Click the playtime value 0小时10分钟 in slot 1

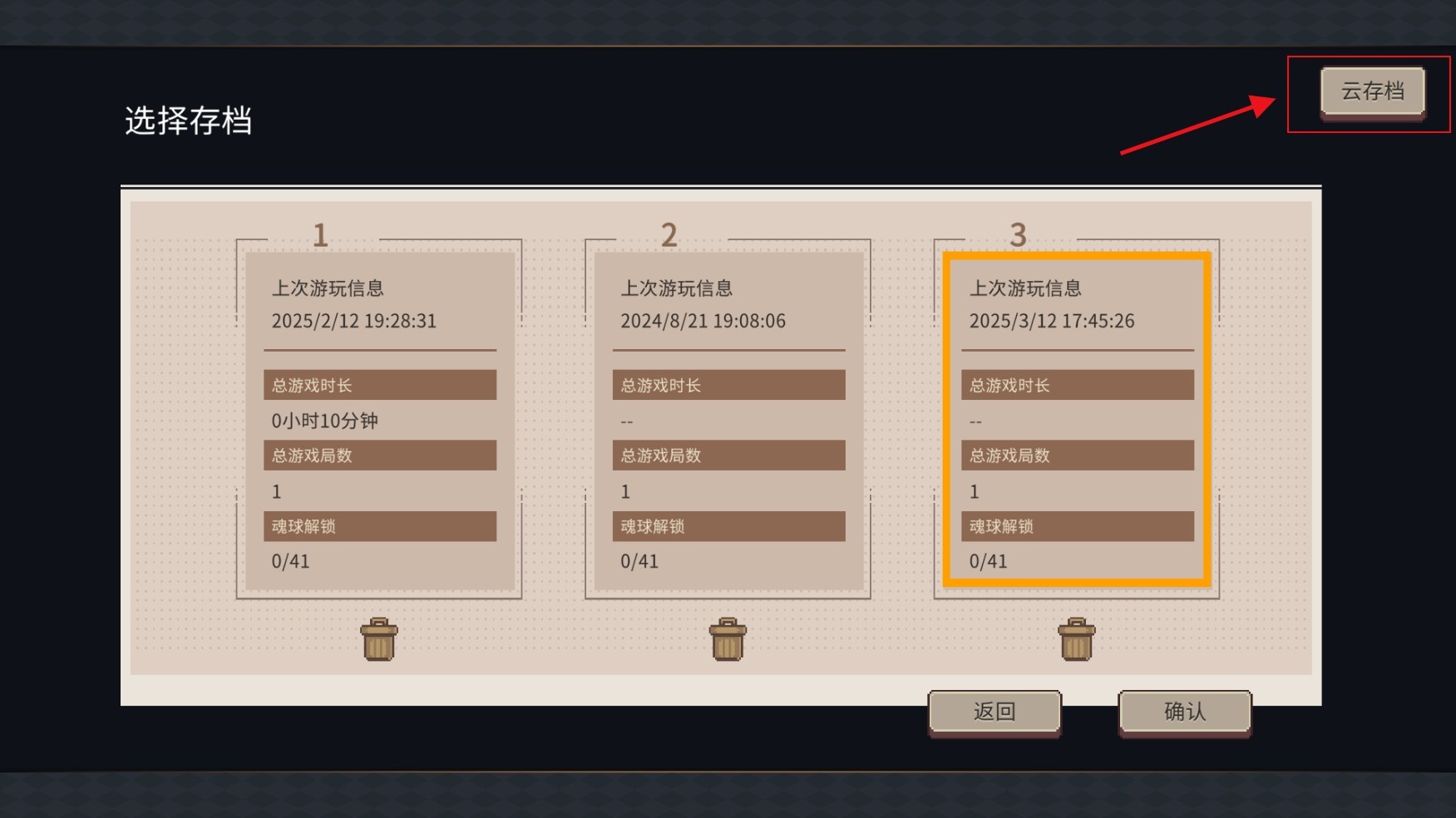324,421
